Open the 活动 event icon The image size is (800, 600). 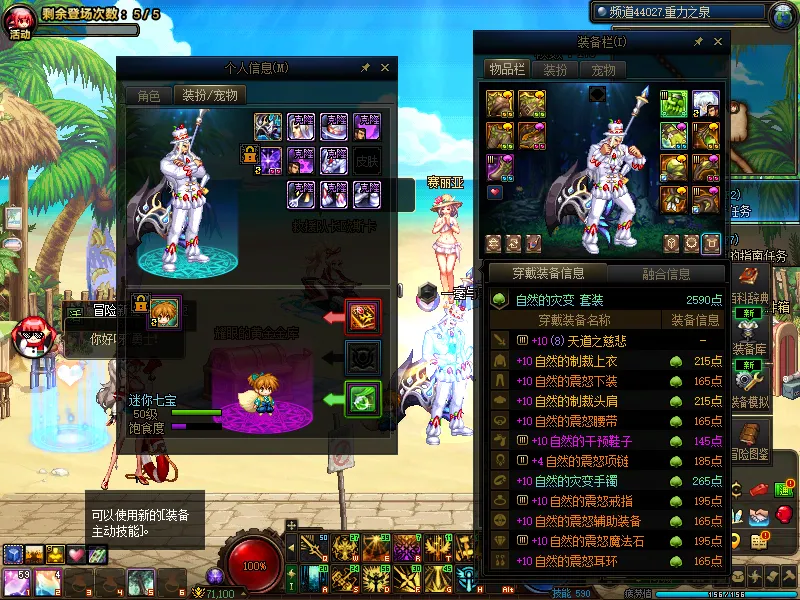20,22
